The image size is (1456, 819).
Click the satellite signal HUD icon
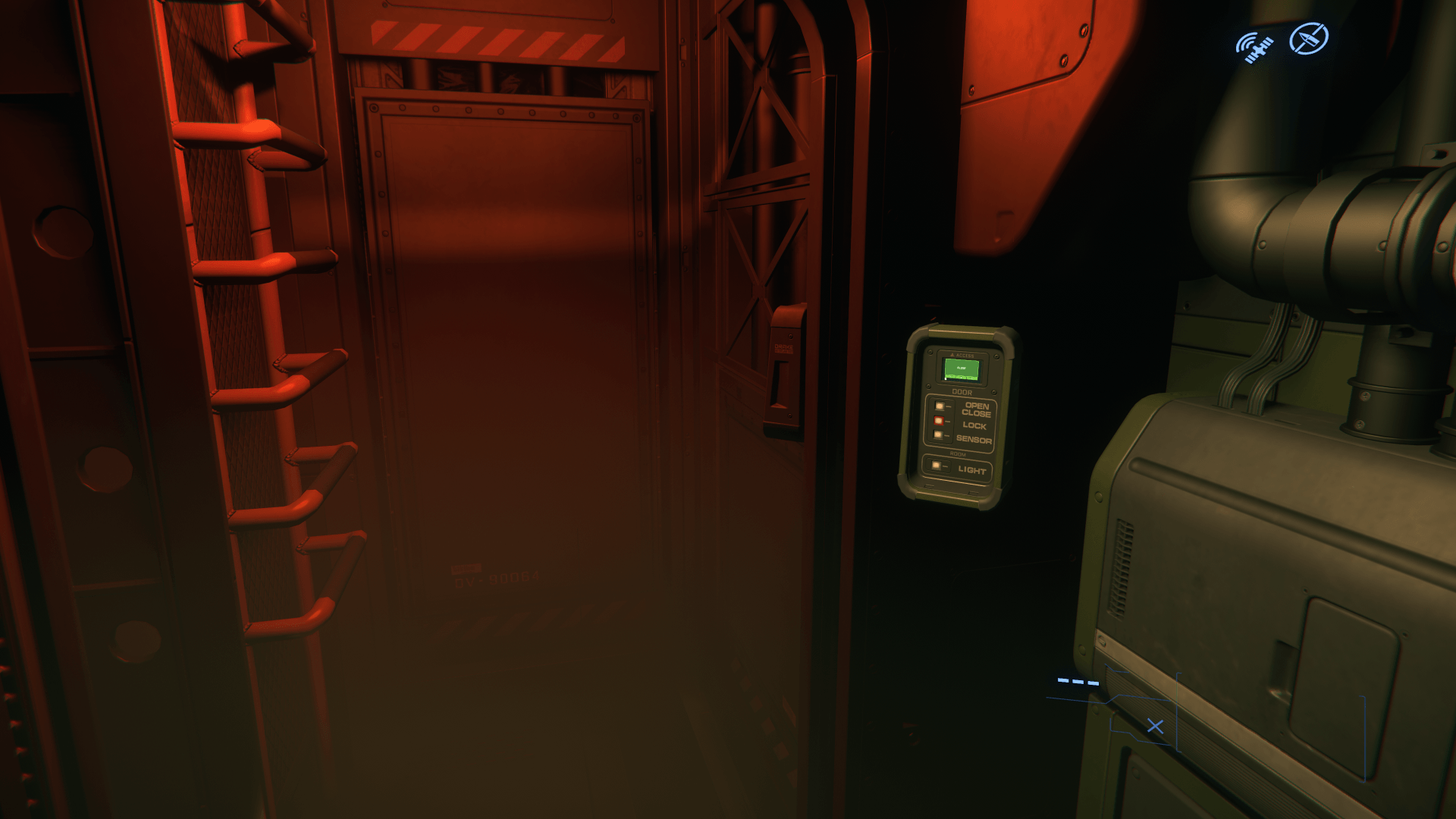pyautogui.click(x=1254, y=47)
